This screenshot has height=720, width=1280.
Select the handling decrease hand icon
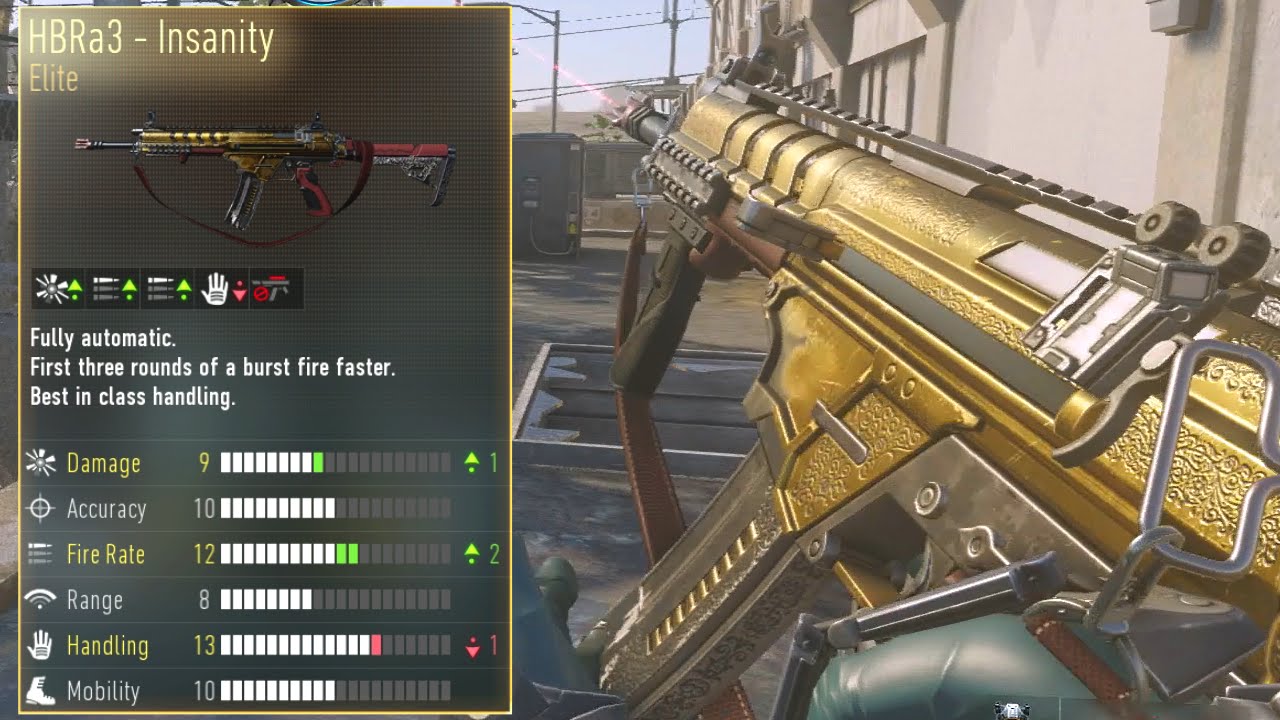click(x=223, y=289)
